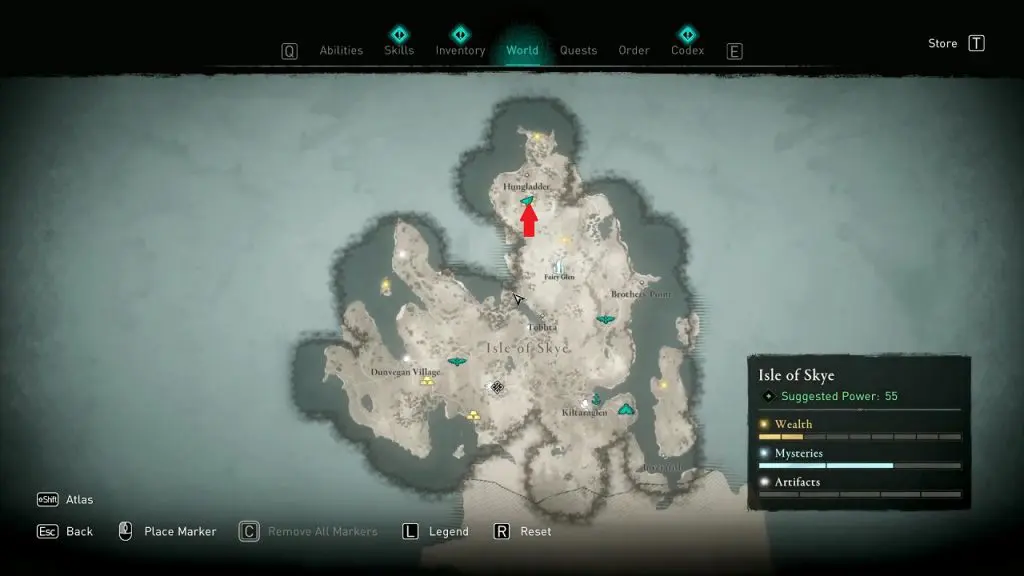Select the Tobhta location label

tap(543, 327)
